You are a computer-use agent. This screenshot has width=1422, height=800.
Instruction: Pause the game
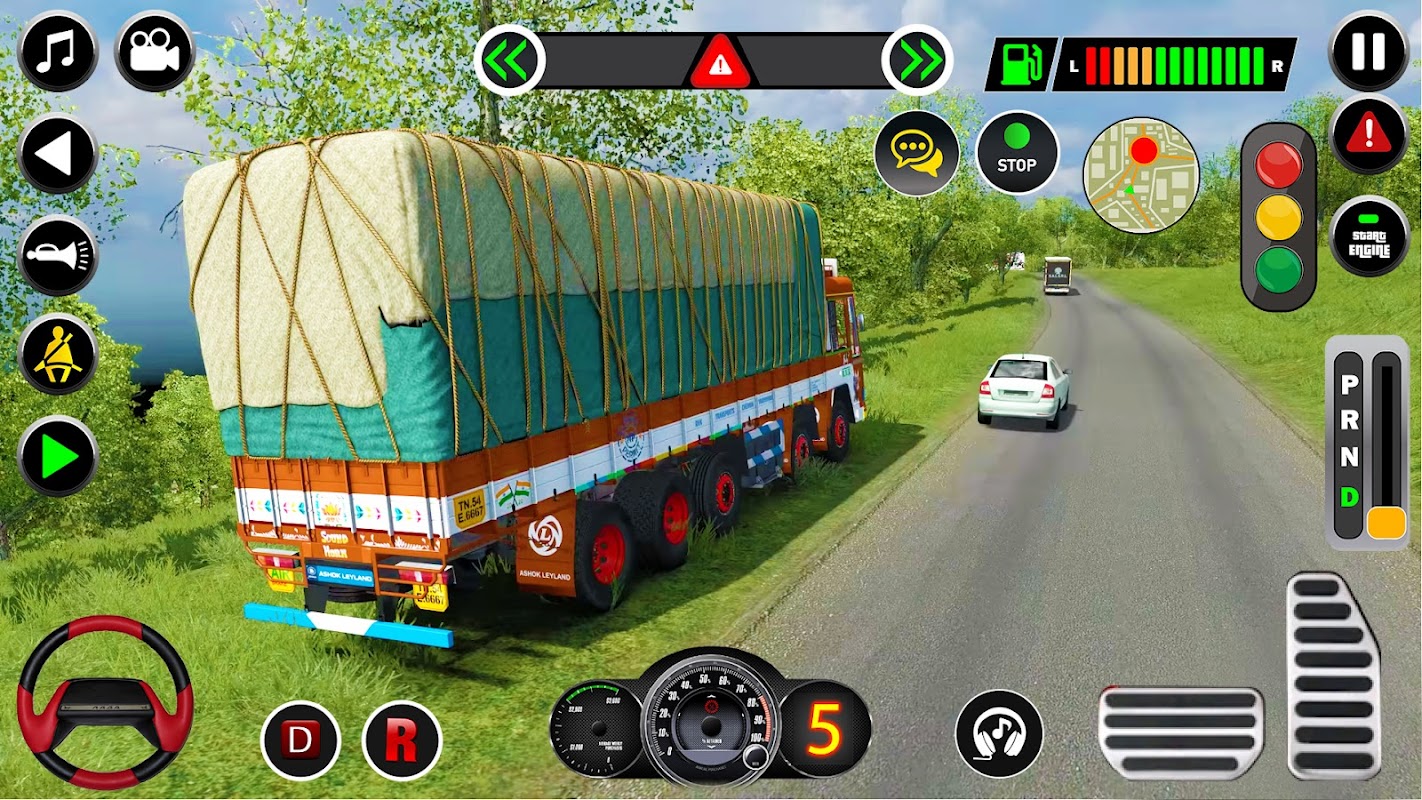coord(1369,51)
